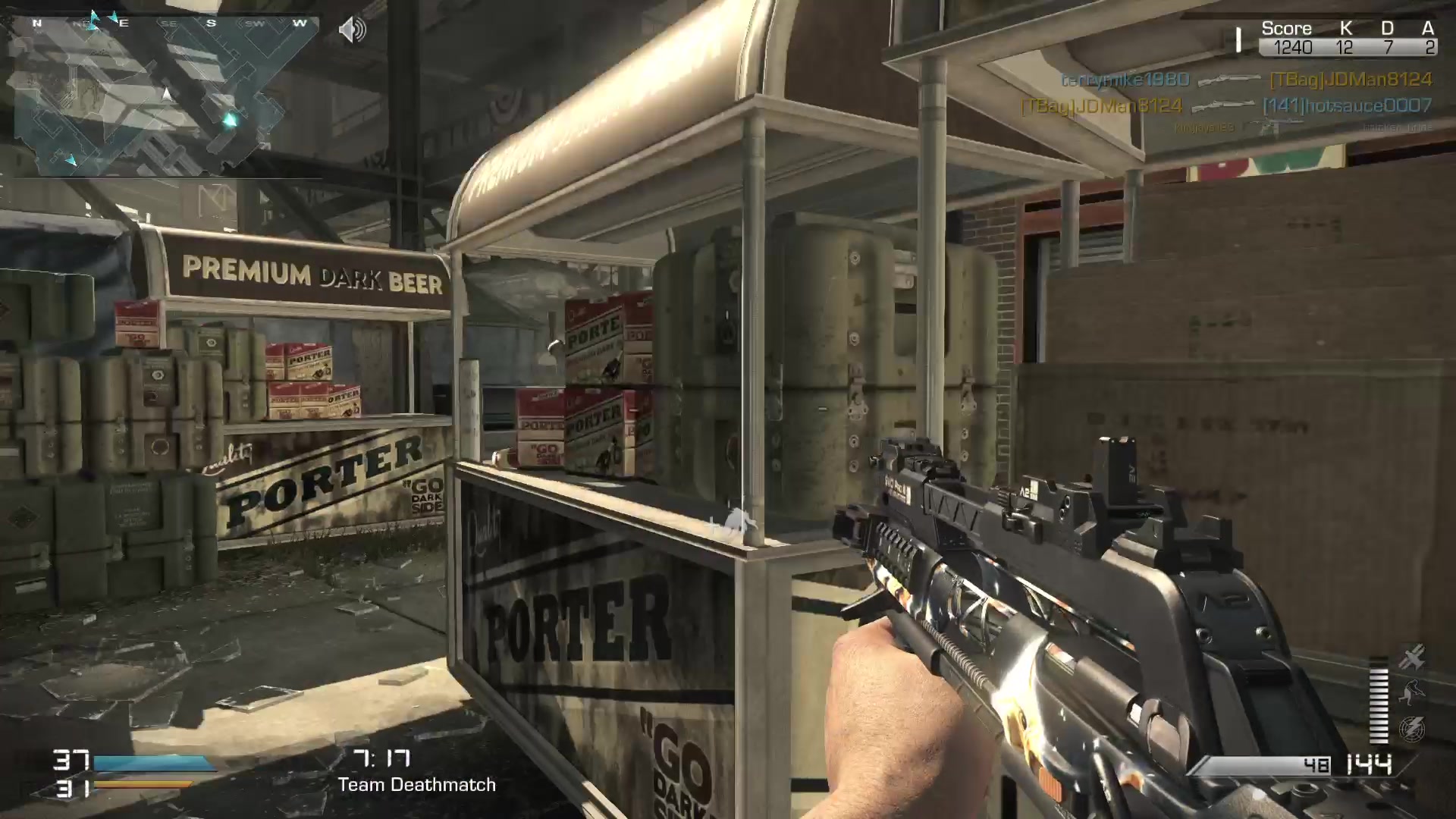Screen dimensions: 1456x819
Task: Activate the lightning bolt radar killstreak icon
Action: [1412, 729]
